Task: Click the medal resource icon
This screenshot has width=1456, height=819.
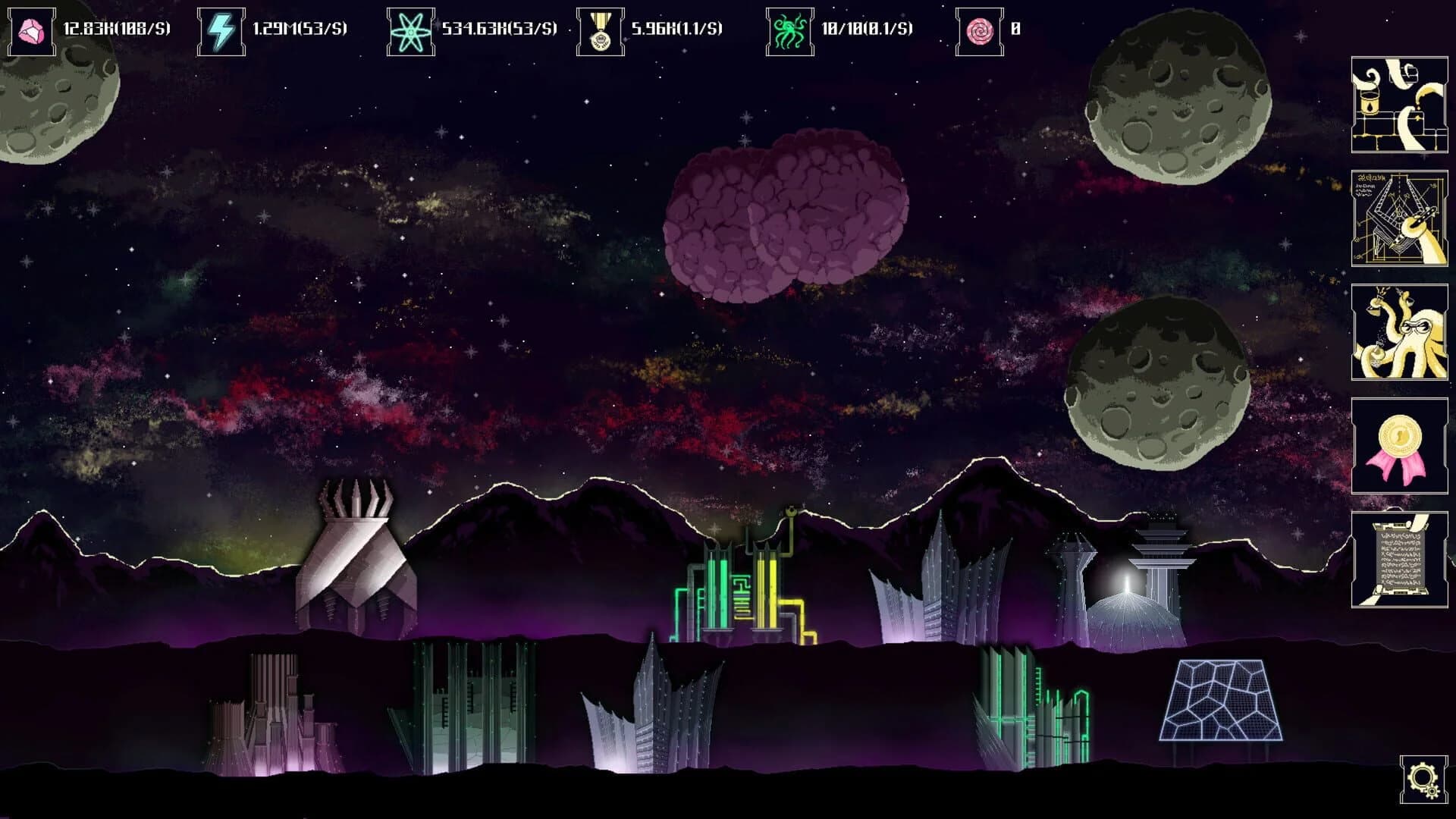Action: [x=599, y=30]
